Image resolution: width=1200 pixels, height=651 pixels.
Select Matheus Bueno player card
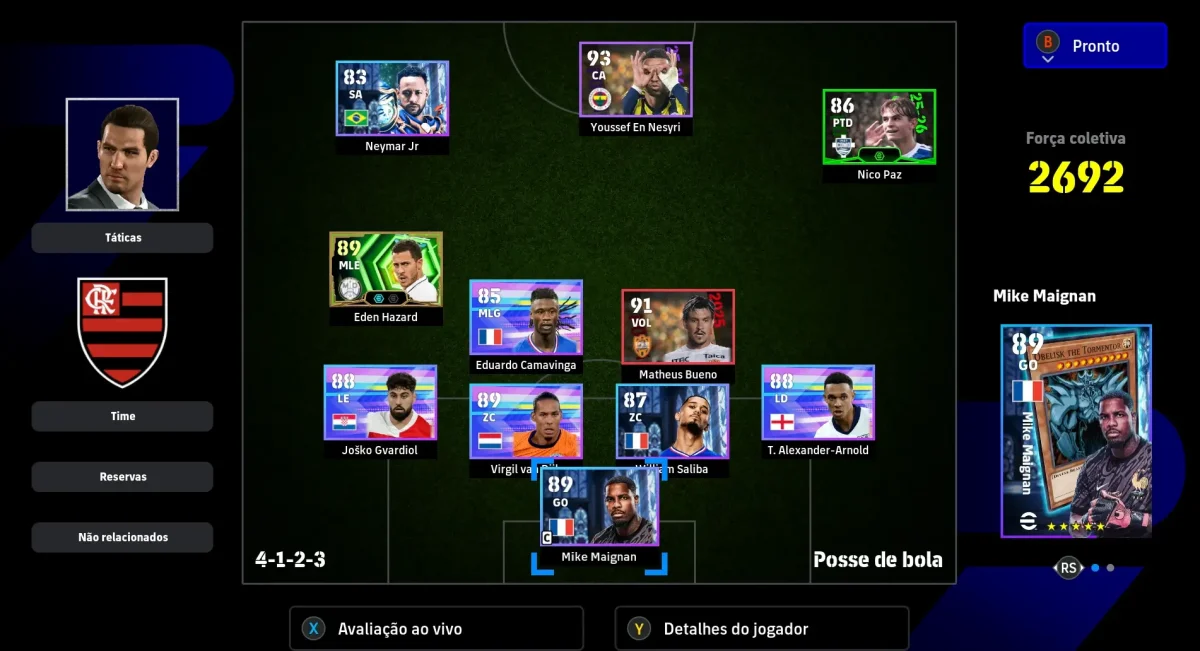pos(678,326)
